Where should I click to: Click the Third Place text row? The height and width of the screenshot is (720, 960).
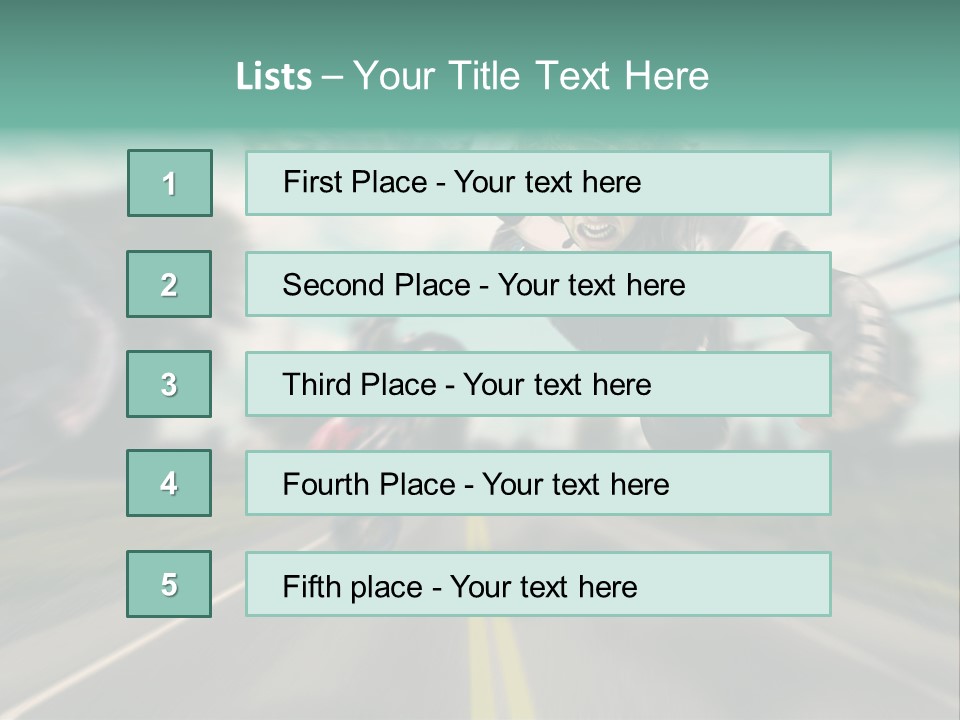click(x=538, y=384)
